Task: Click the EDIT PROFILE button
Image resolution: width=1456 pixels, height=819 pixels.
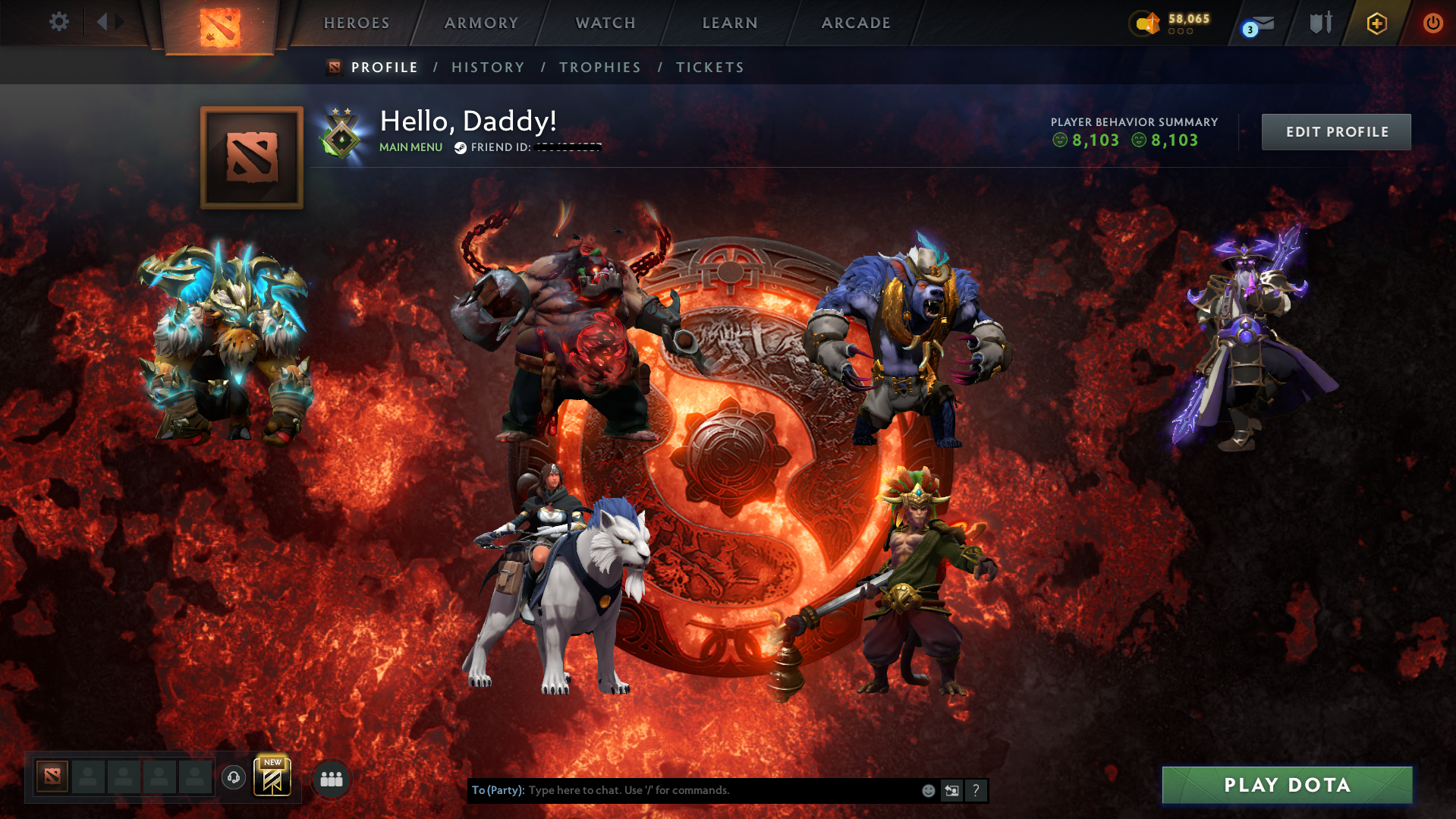Action: click(x=1335, y=131)
